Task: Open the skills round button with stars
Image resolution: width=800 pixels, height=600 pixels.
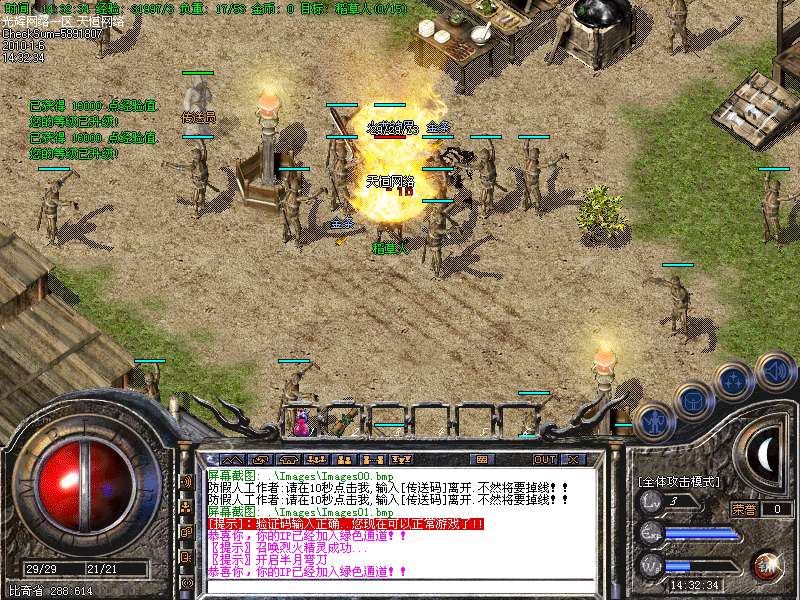Action: click(733, 381)
